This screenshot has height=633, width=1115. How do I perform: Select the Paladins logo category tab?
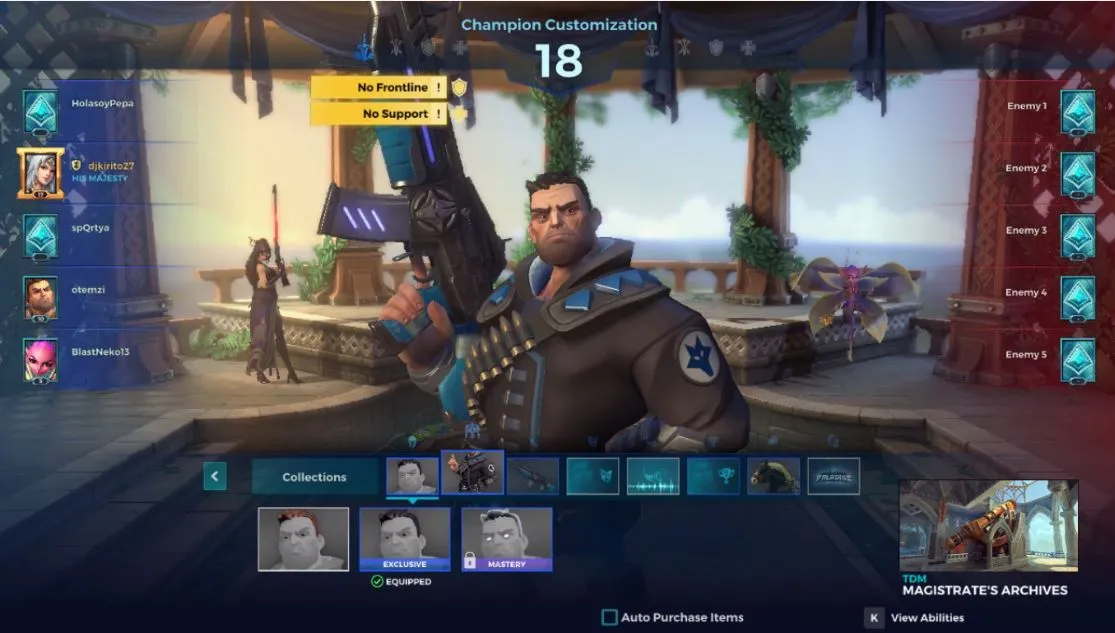click(x=834, y=477)
